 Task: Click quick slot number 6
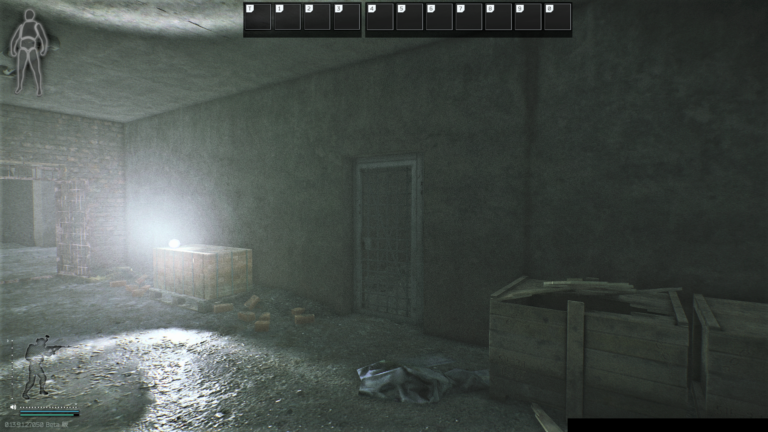pos(438,17)
